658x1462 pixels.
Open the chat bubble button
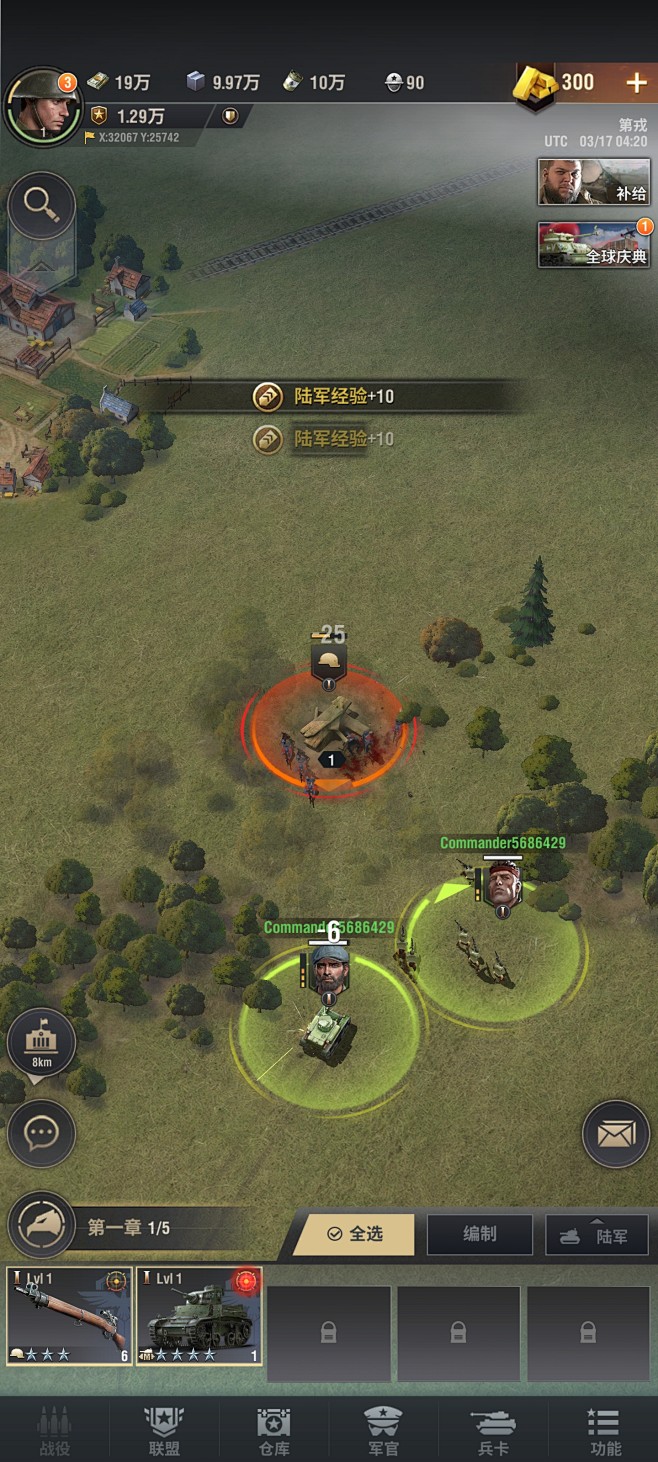click(41, 1133)
